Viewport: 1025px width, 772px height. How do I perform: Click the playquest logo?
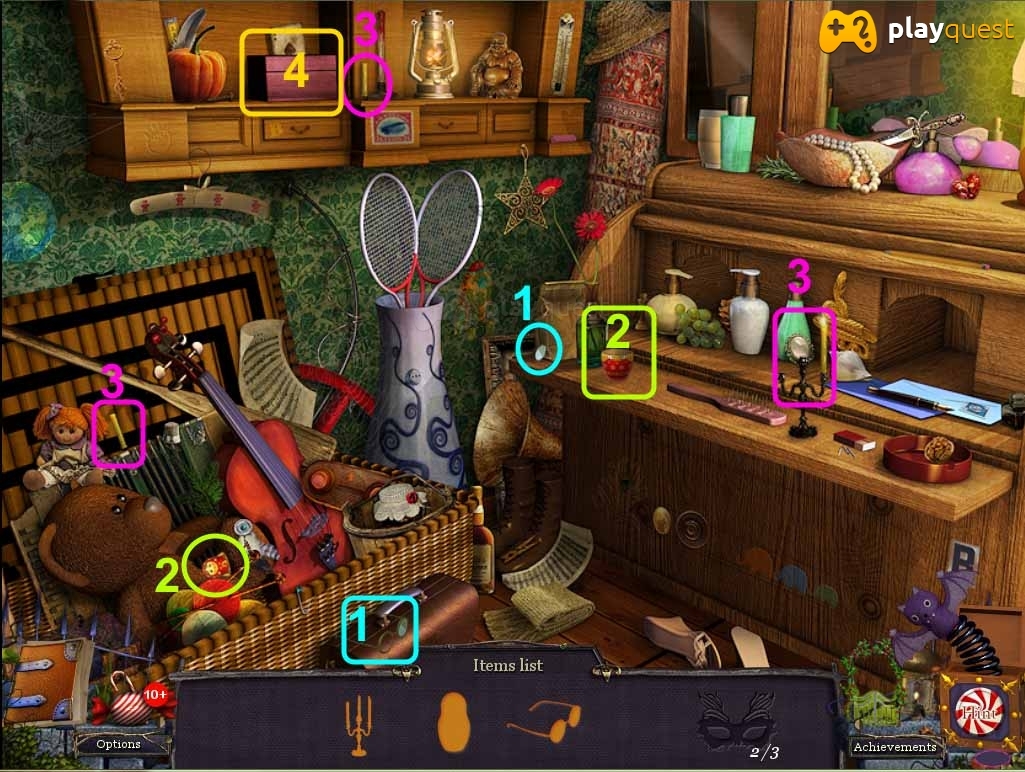coord(917,32)
